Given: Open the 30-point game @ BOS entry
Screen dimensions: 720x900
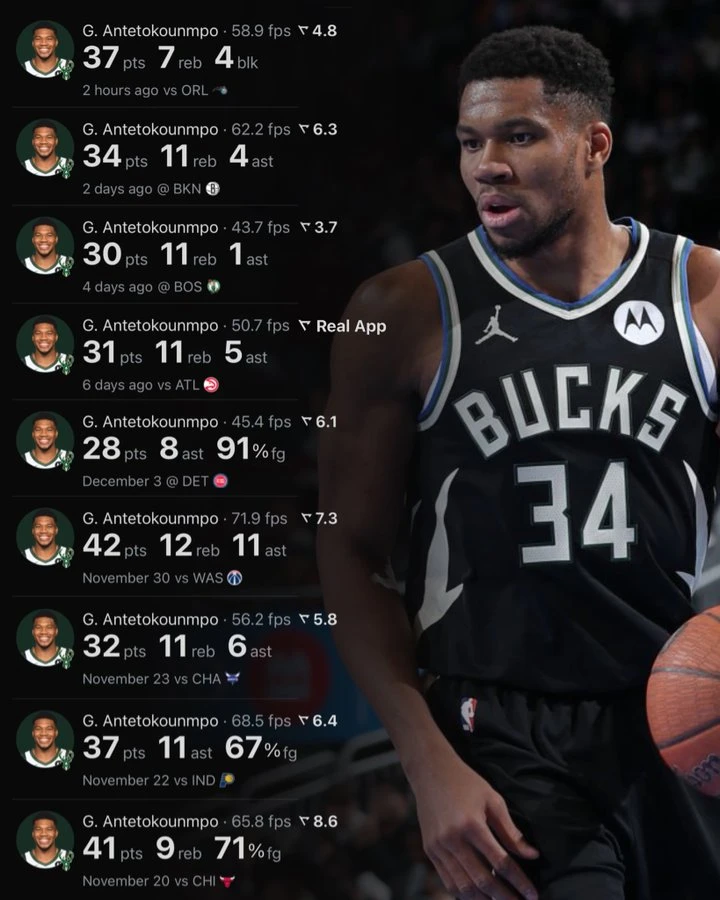Looking at the screenshot, I should 180,255.
